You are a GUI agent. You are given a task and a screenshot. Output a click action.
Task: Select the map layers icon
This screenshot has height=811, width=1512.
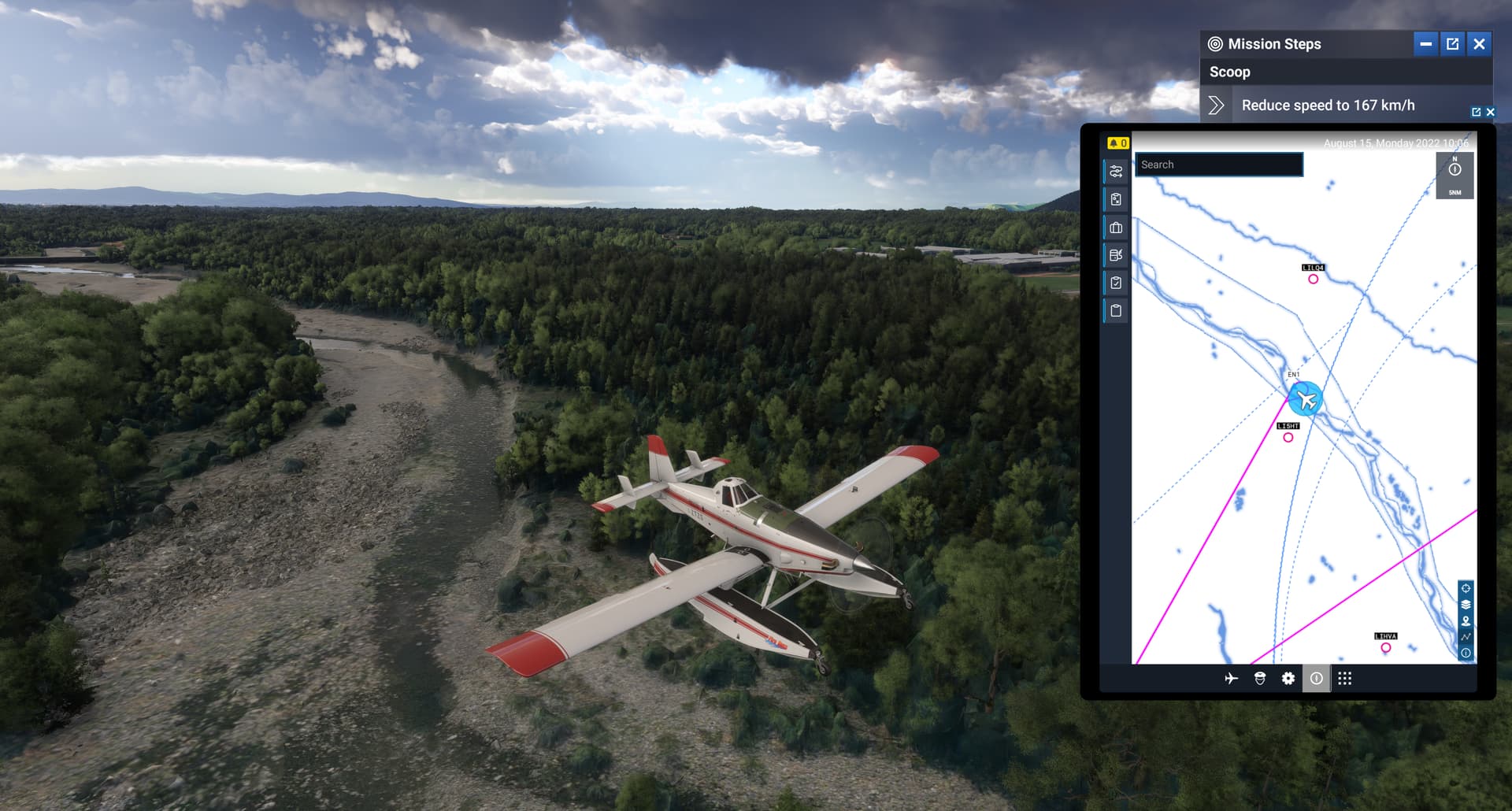tap(1466, 604)
